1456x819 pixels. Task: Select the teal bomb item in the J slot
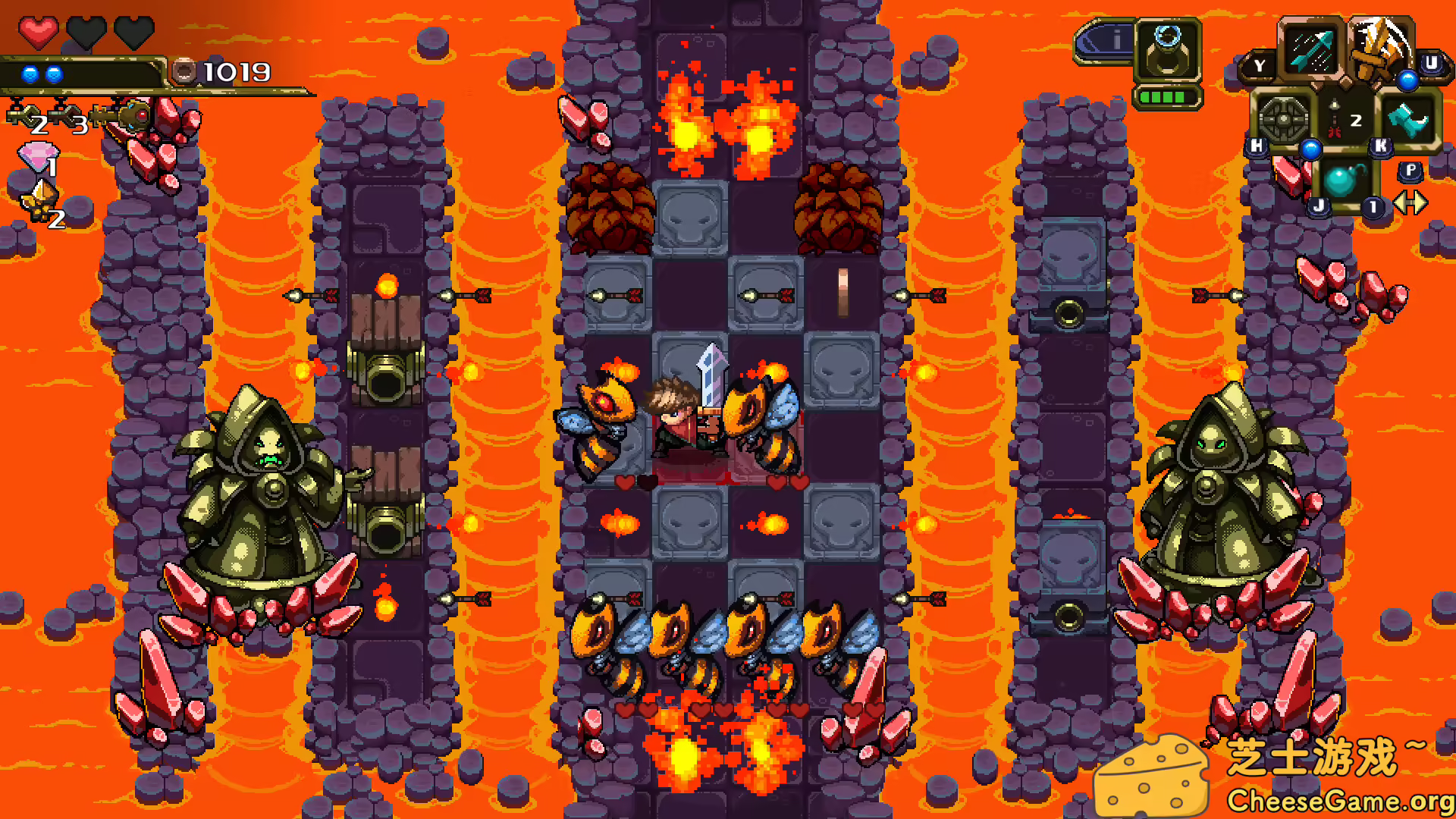[x=1341, y=181]
